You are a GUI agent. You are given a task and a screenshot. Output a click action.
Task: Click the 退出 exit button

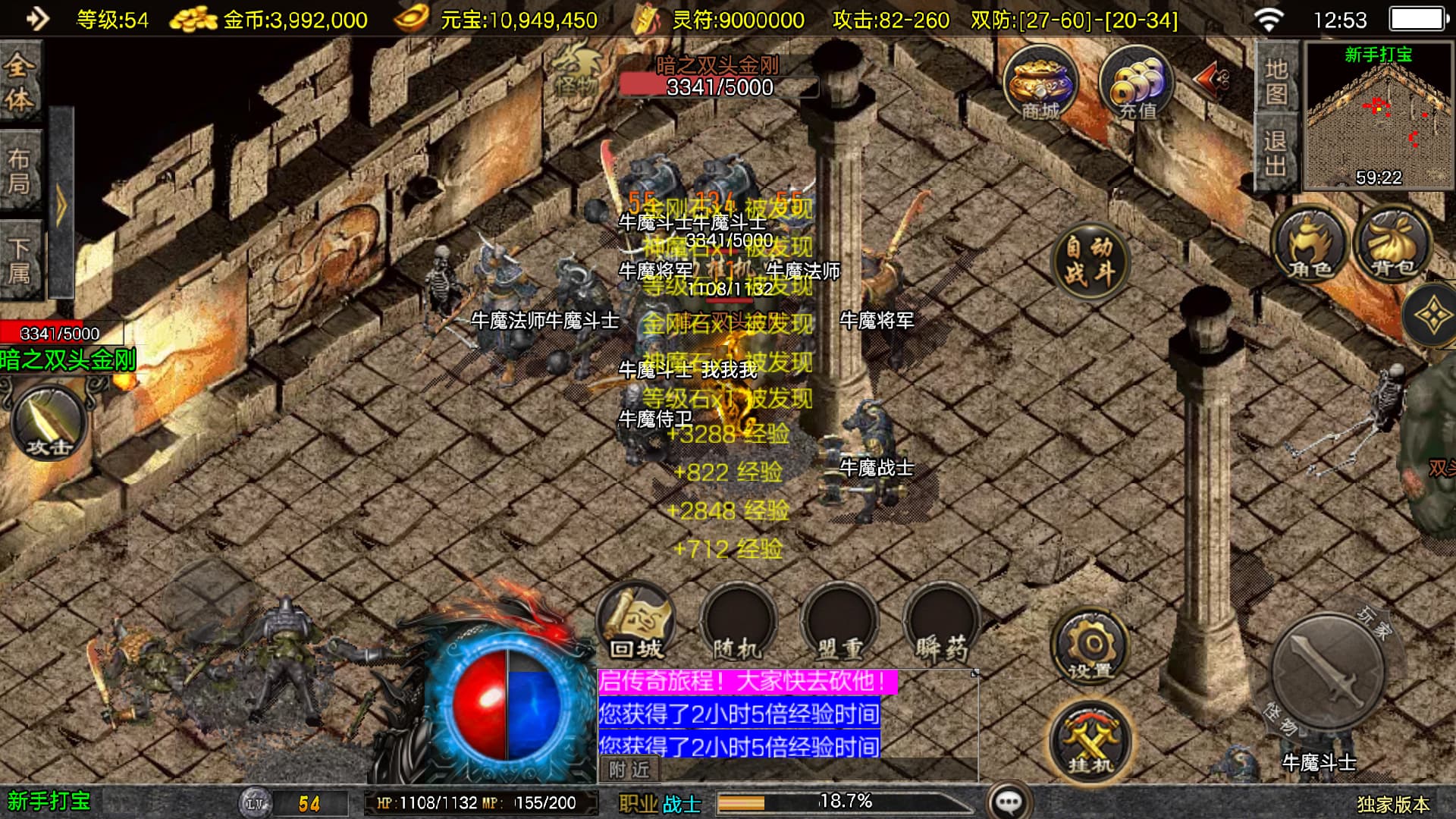click(1276, 152)
